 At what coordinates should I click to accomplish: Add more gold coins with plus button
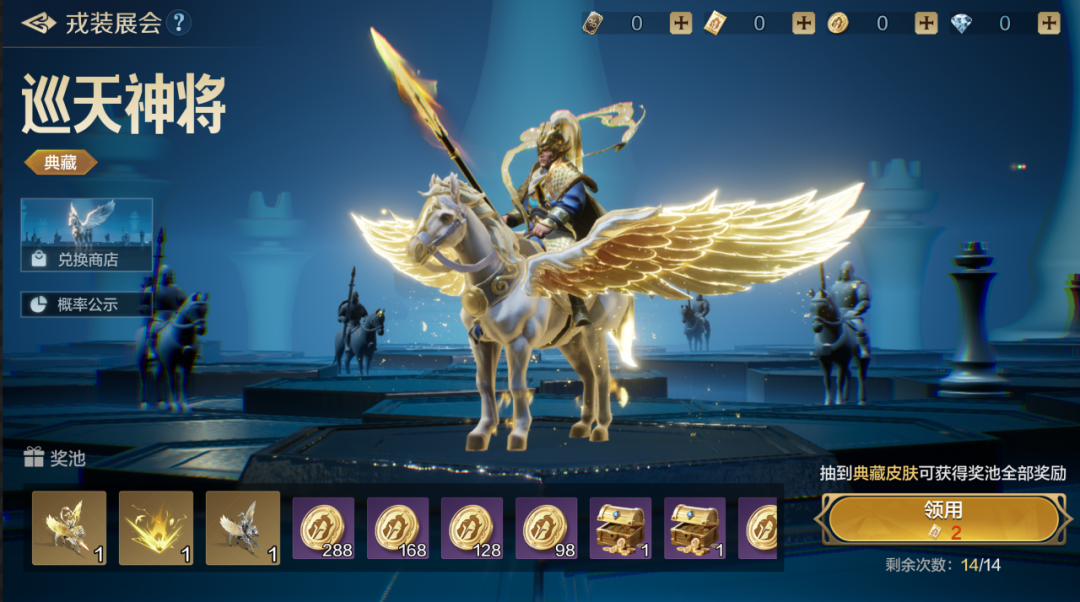pyautogui.click(x=926, y=23)
